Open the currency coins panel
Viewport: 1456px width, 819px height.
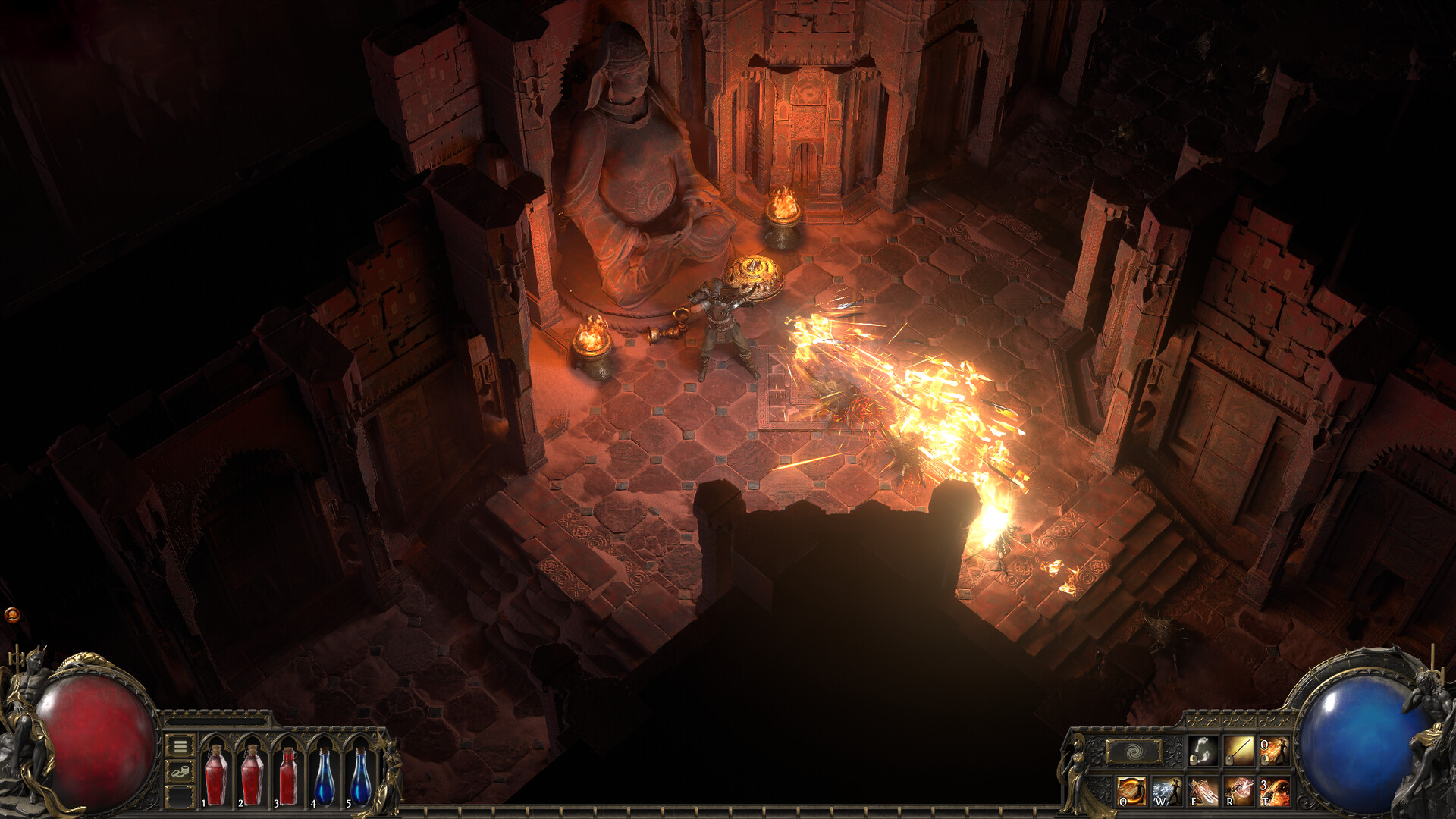click(x=180, y=773)
